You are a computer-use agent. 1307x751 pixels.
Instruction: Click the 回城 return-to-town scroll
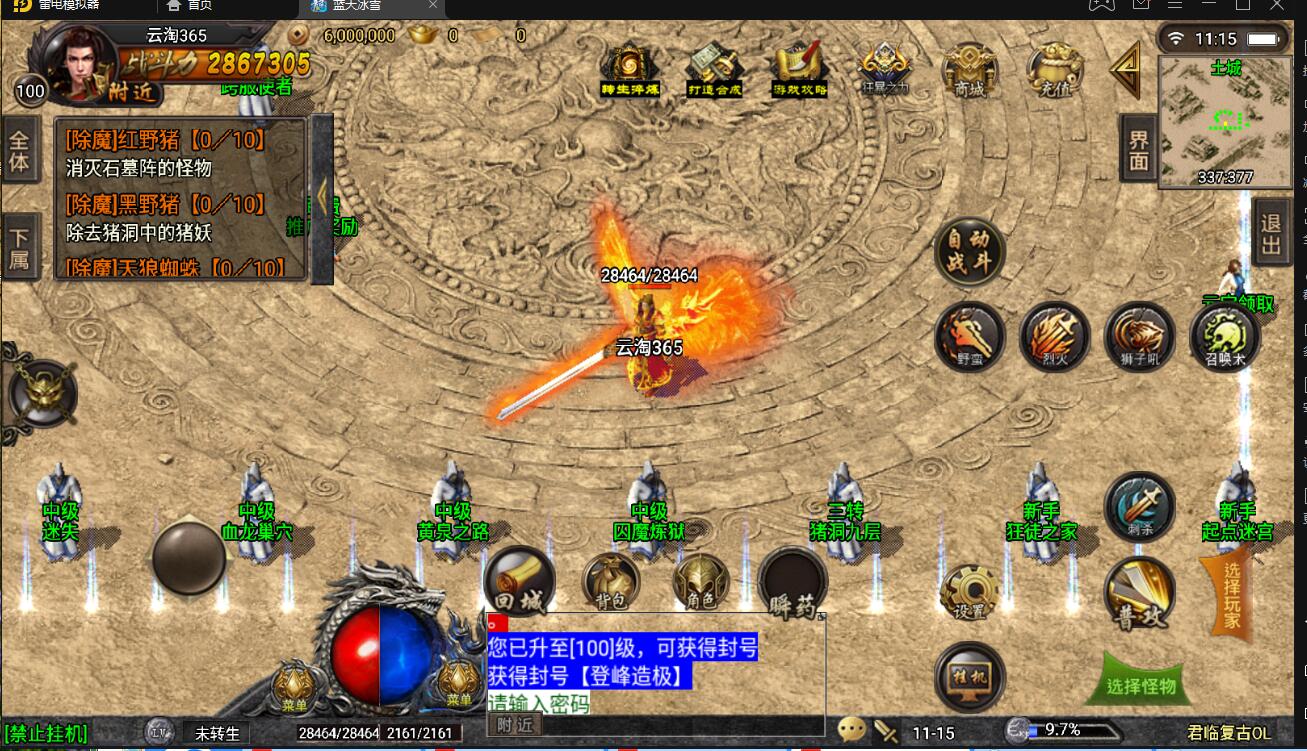tap(519, 582)
